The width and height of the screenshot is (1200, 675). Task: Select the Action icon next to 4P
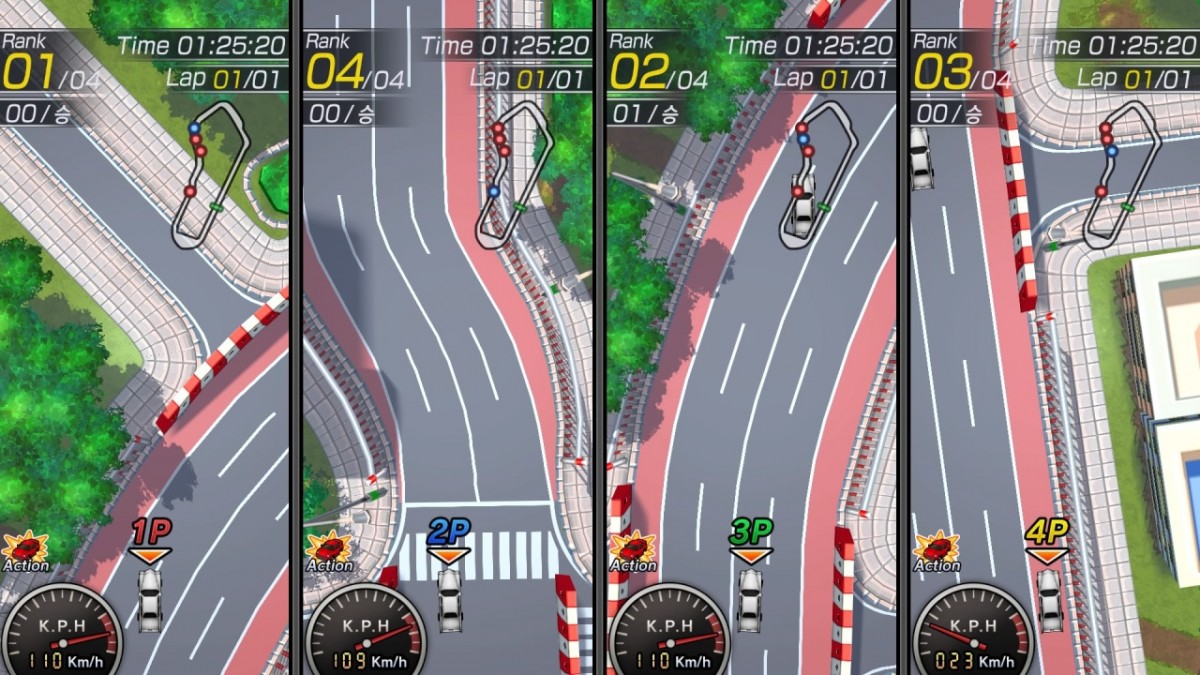point(937,549)
